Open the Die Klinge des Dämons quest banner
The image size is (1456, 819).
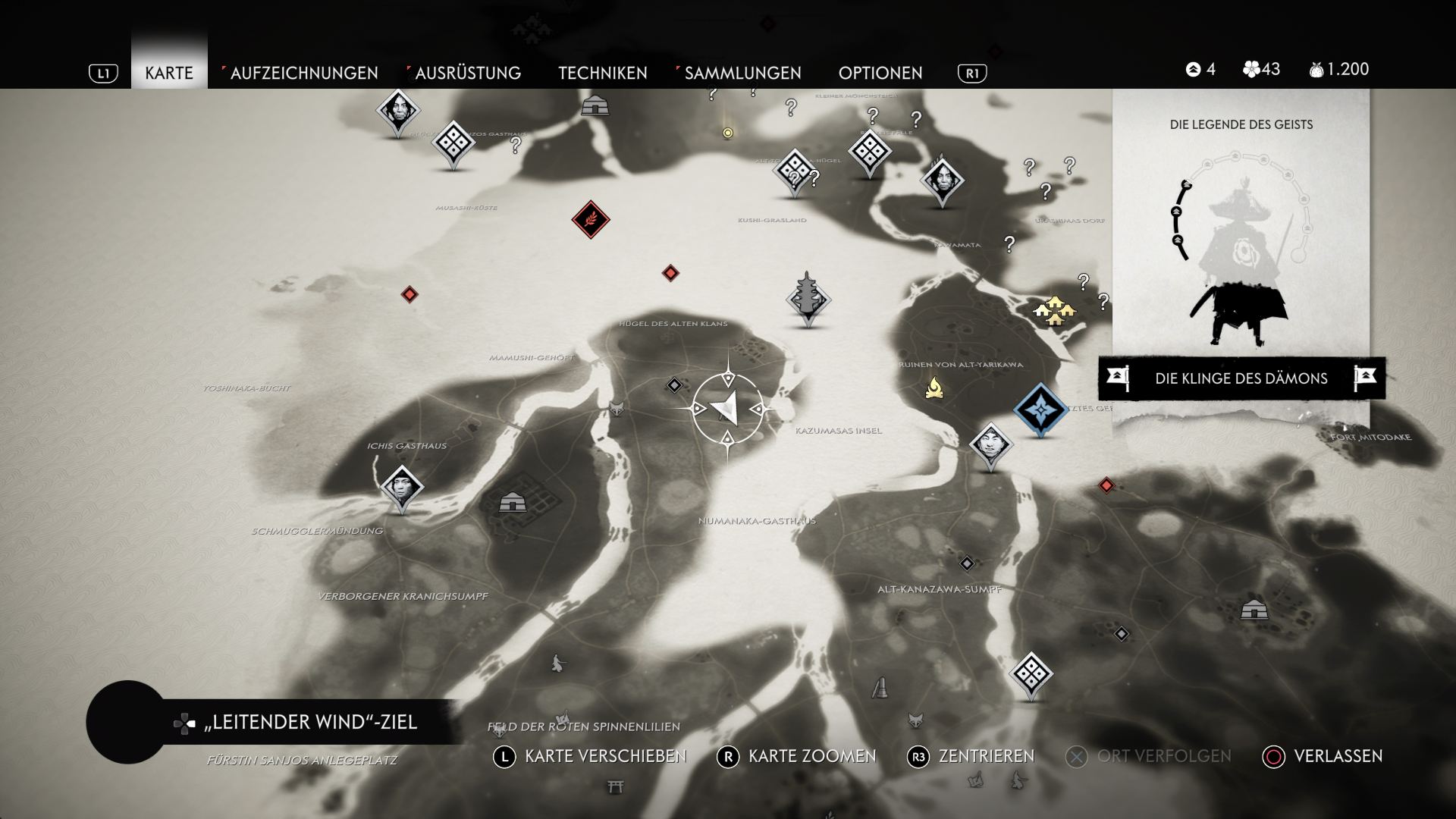coord(1241,378)
